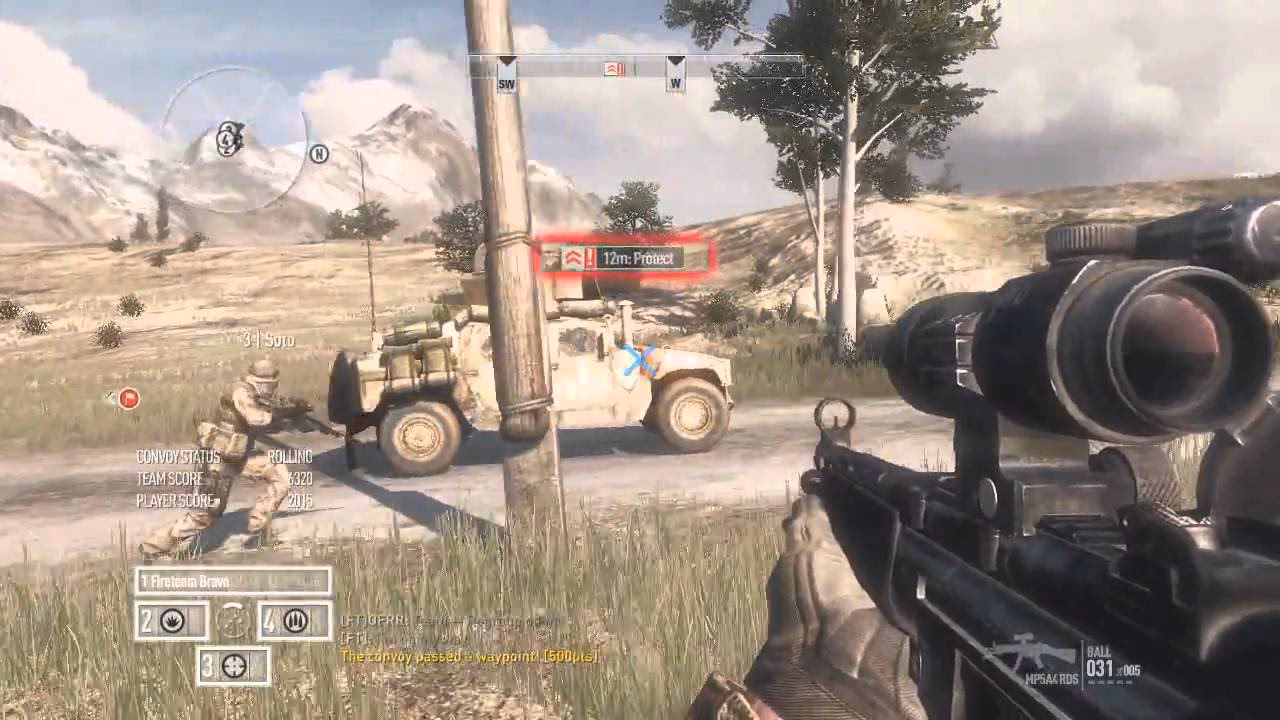The image size is (1280, 720).
Task: Click the central fireteam command wheel icon
Action: click(234, 620)
